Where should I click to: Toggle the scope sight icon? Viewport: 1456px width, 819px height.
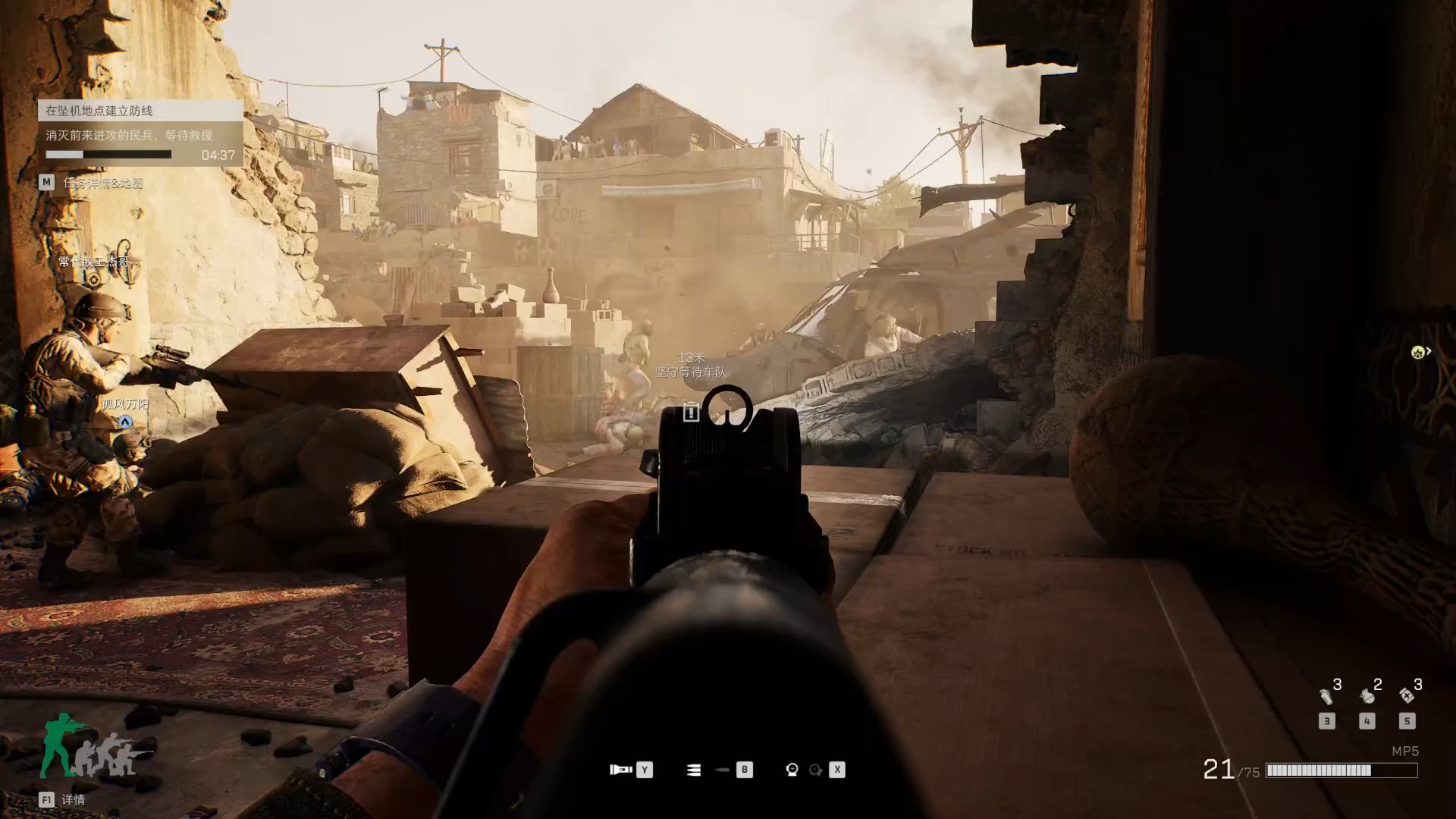coord(792,770)
